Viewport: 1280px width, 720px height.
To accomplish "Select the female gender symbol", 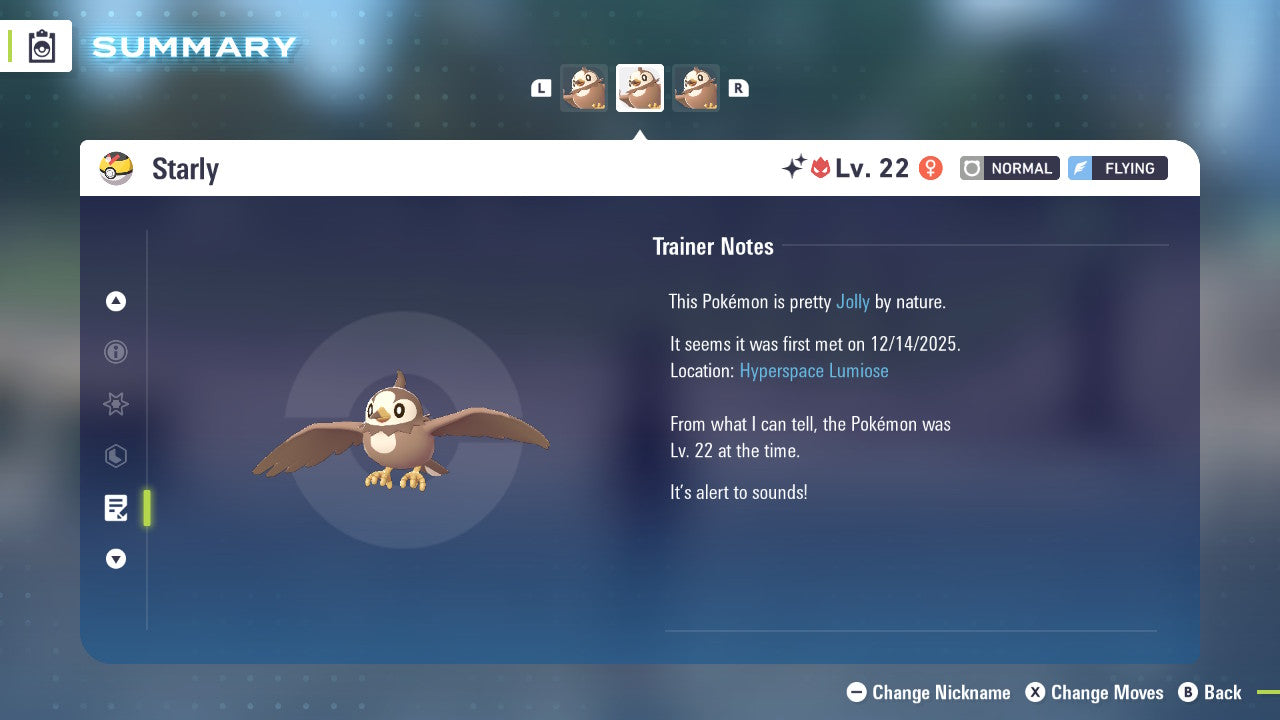I will point(930,168).
